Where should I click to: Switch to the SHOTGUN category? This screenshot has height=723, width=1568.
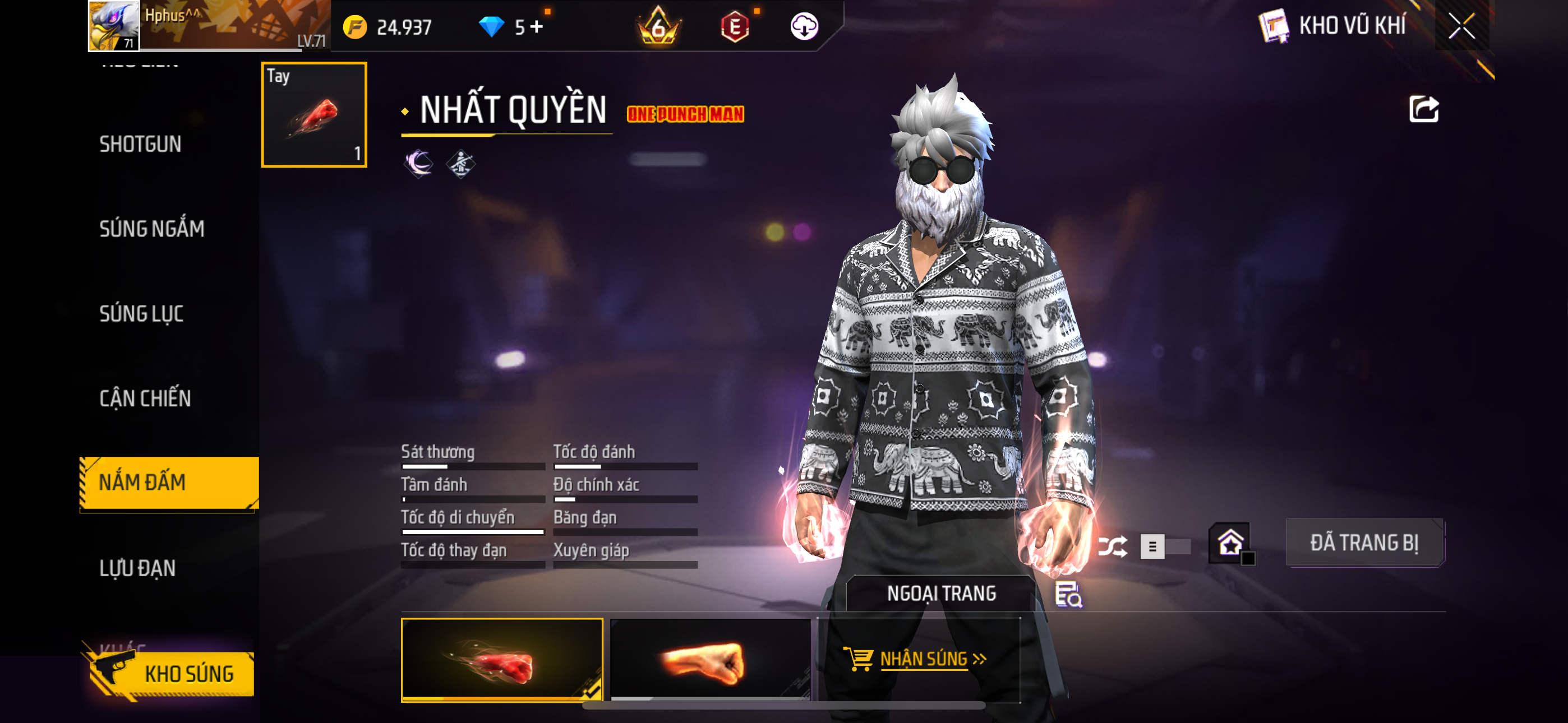coord(141,144)
